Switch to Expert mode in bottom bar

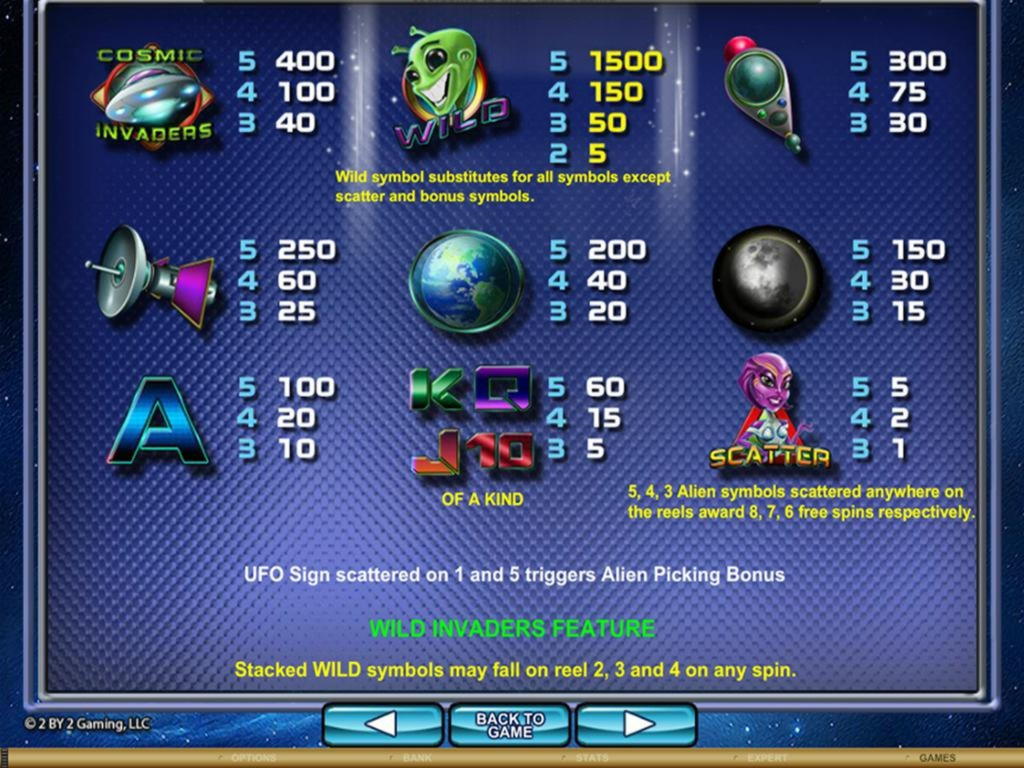[767, 758]
